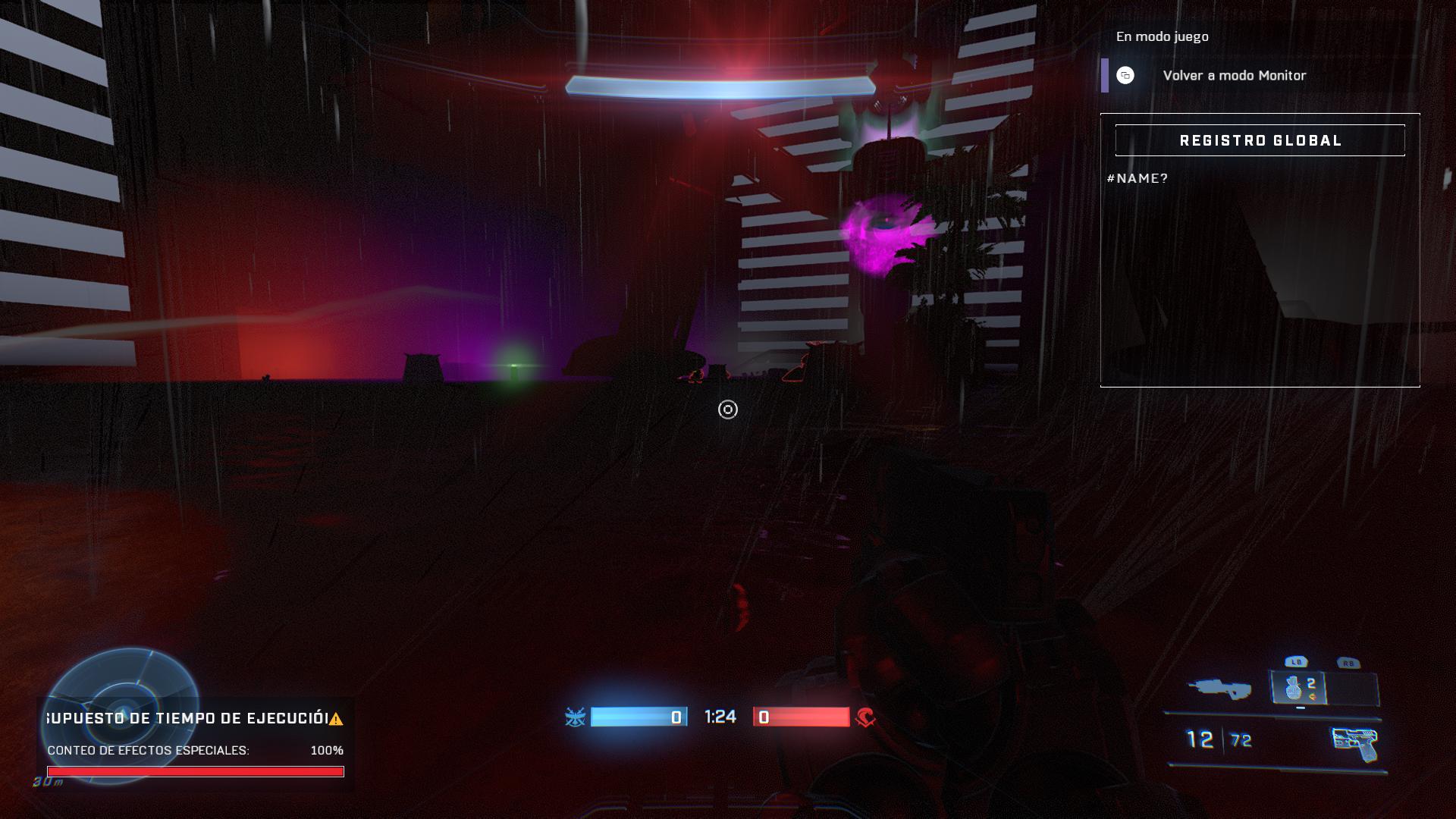Click the runtime budget warning triangle
1456x819 pixels.
[x=336, y=719]
